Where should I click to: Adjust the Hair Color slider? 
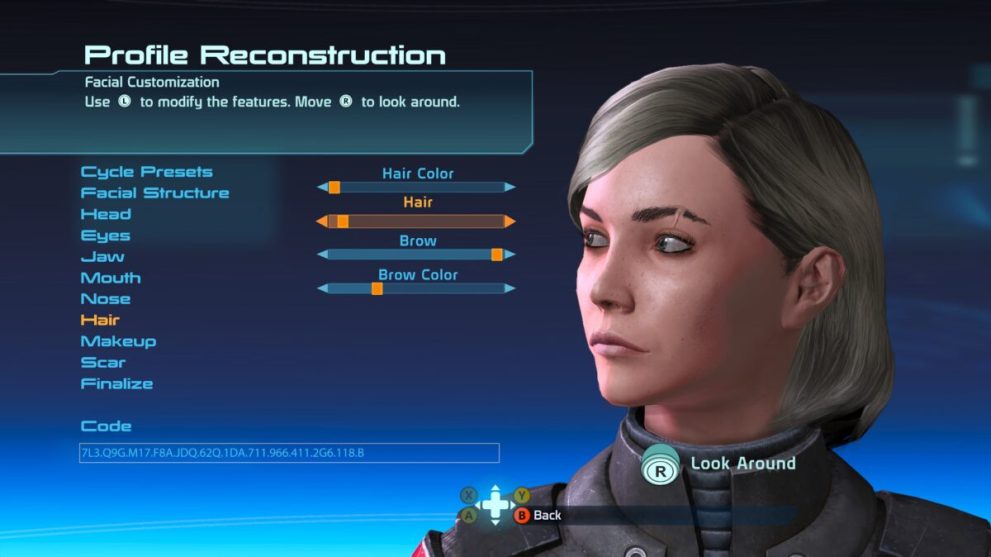pyautogui.click(x=416, y=187)
